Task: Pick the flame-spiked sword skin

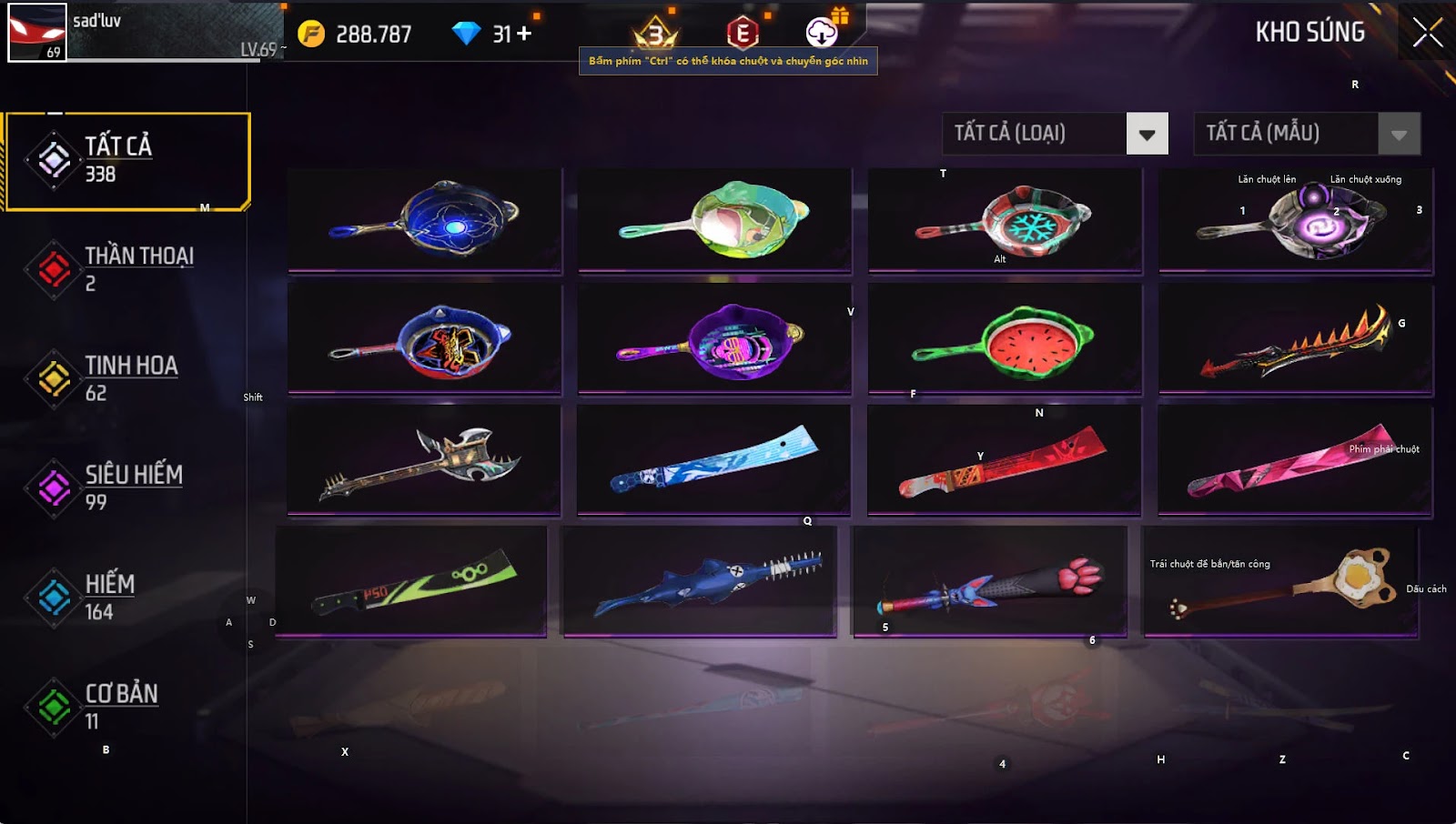Action: [x=1295, y=340]
